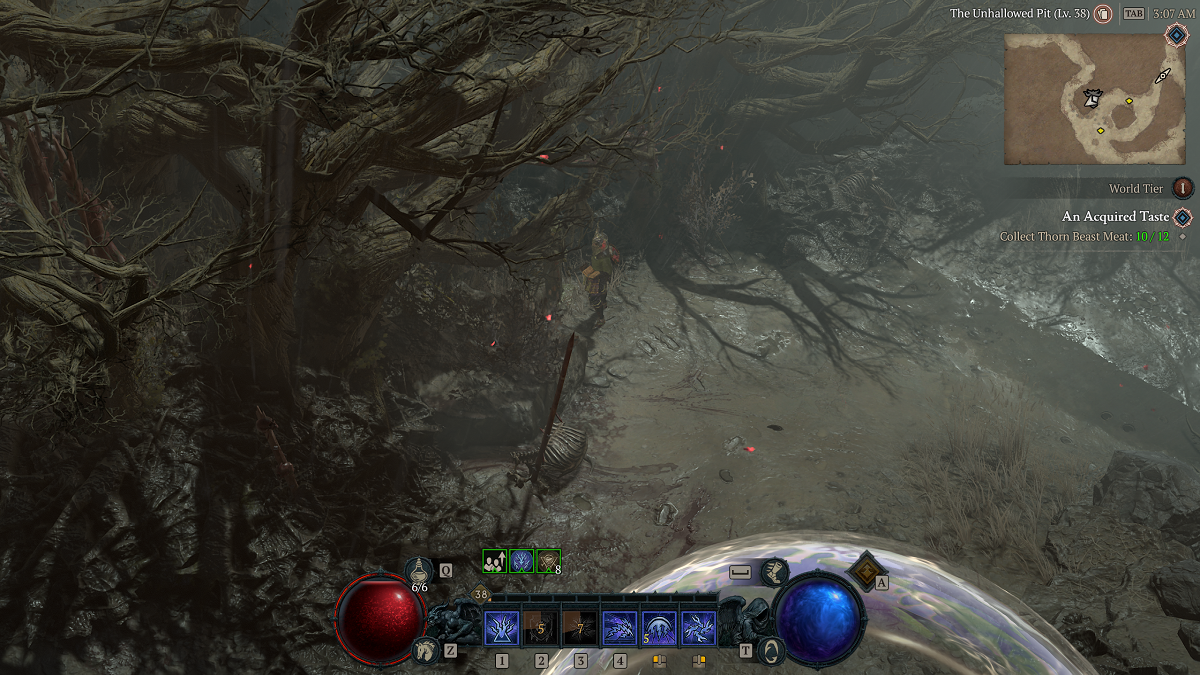Screen dimensions: 1200x675
Task: Click the World Tier icon
Action: click(x=1183, y=188)
